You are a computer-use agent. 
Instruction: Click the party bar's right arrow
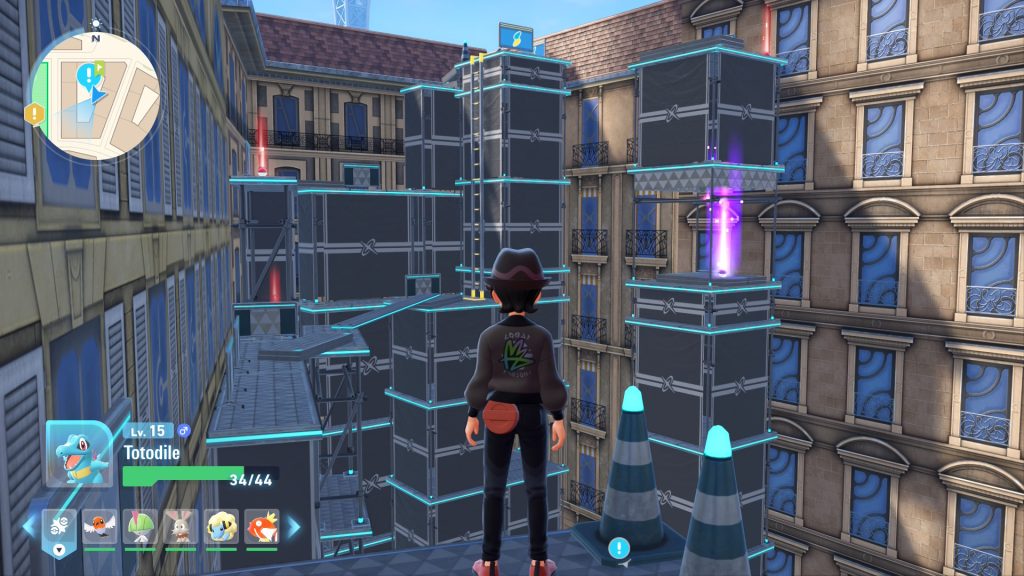[294, 526]
